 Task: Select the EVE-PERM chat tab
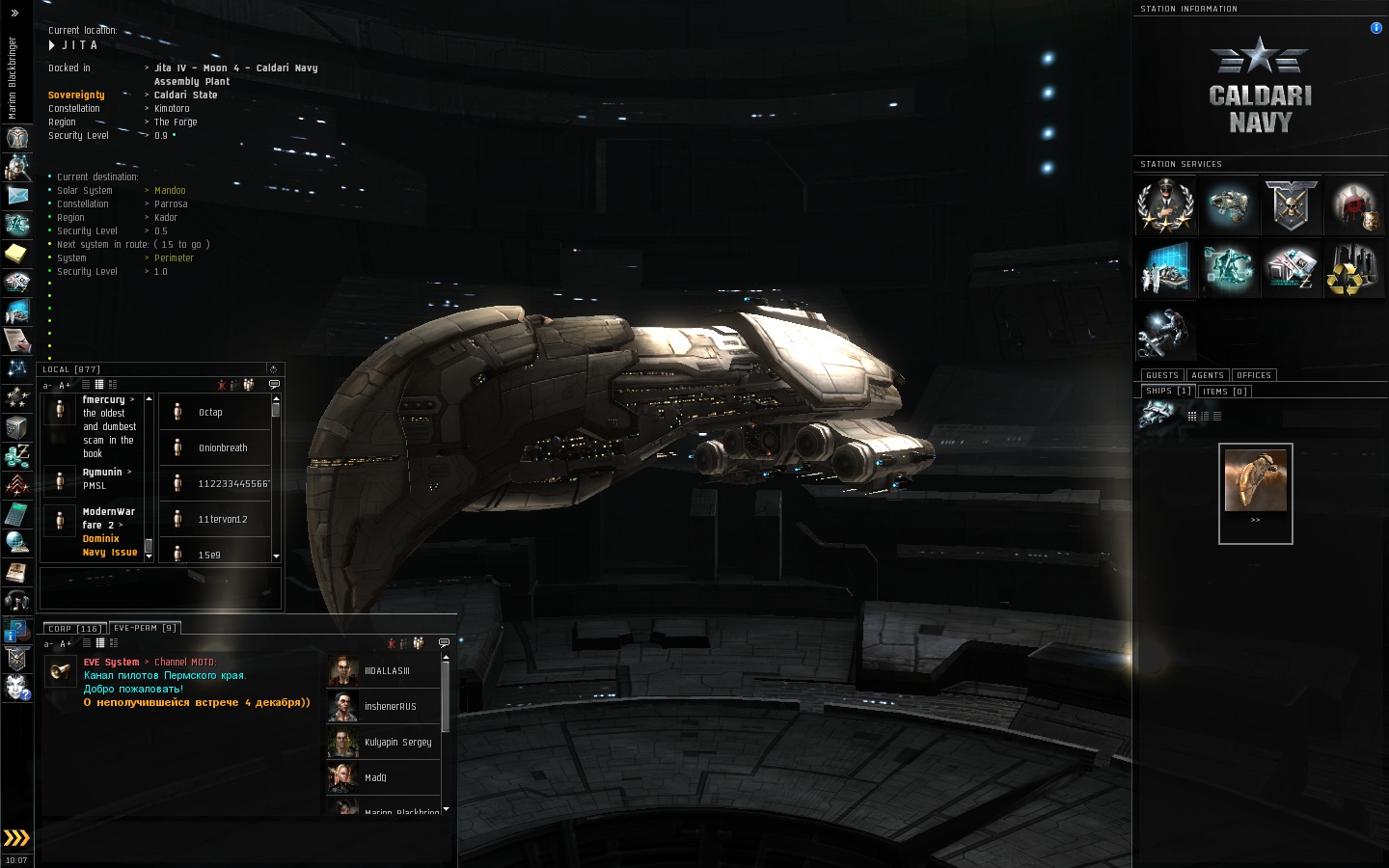pyautogui.click(x=145, y=628)
